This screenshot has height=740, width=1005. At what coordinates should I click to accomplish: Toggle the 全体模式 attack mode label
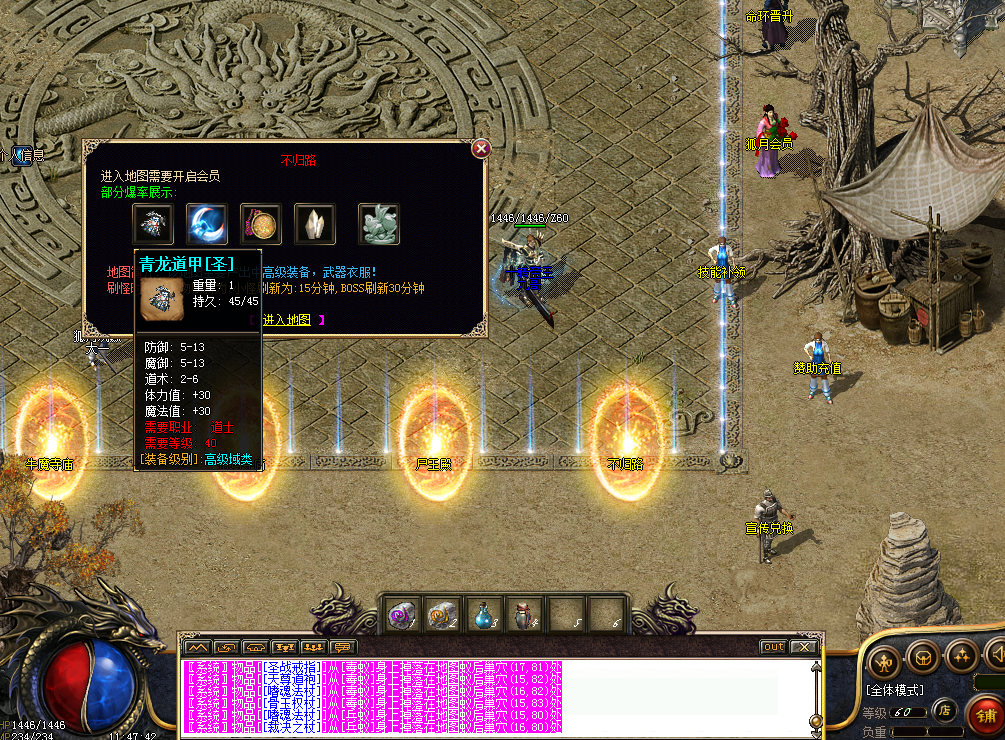pyautogui.click(x=895, y=690)
